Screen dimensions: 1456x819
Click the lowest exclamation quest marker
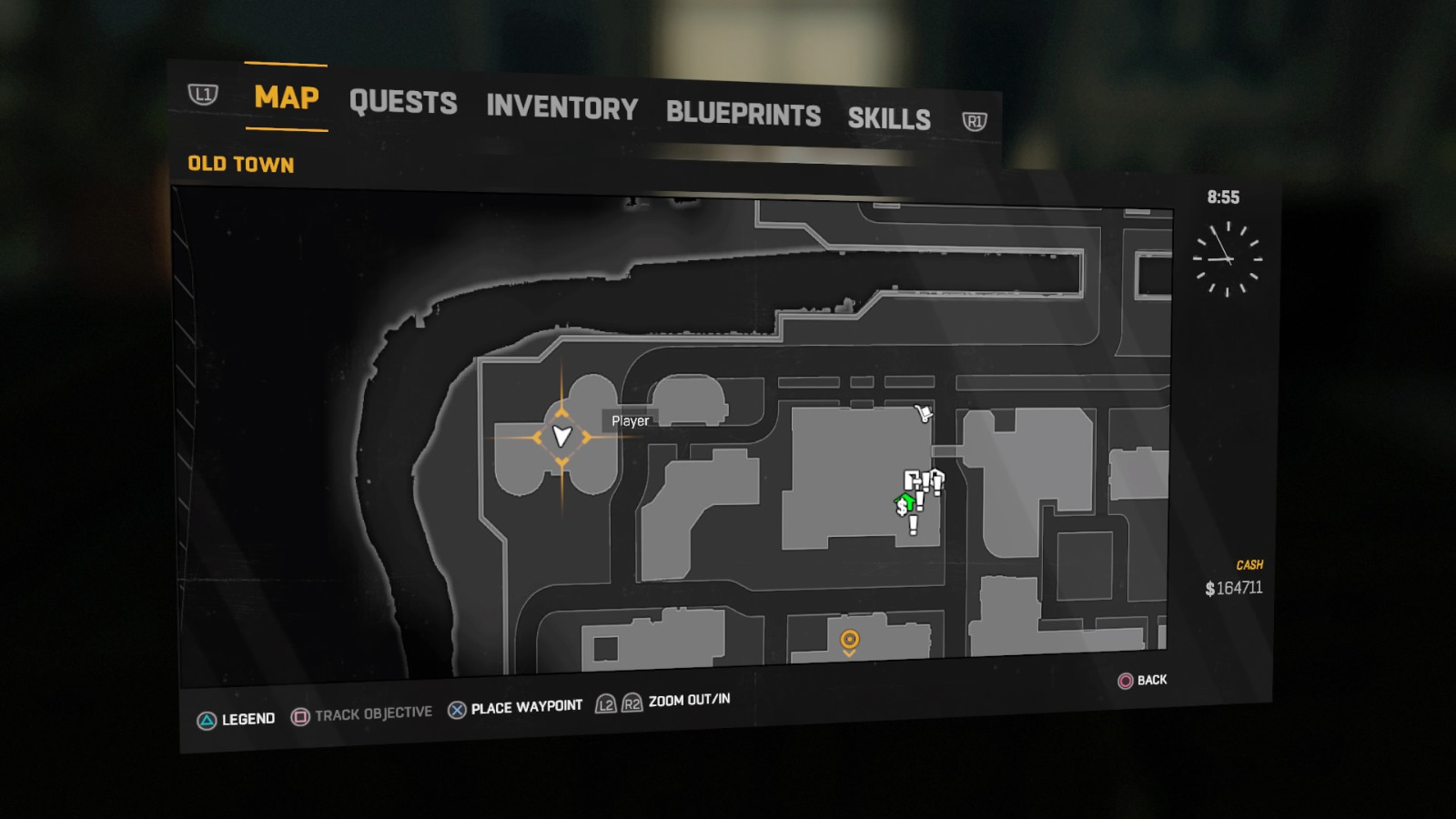[x=914, y=524]
